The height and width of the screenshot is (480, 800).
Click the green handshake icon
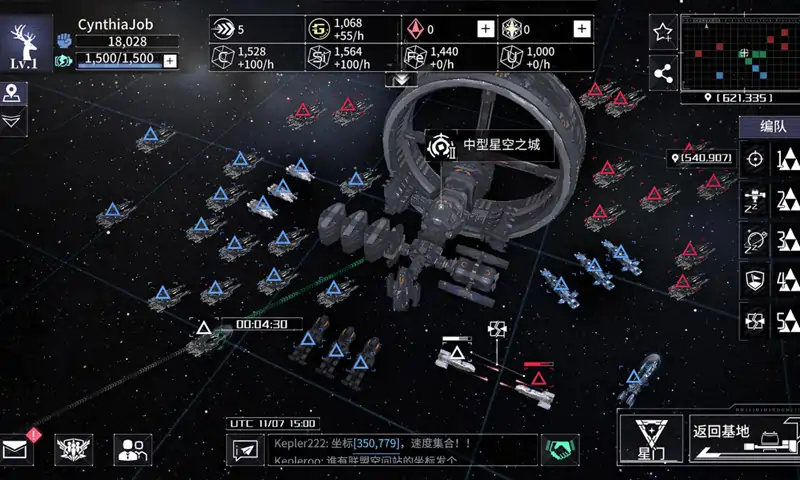point(560,450)
